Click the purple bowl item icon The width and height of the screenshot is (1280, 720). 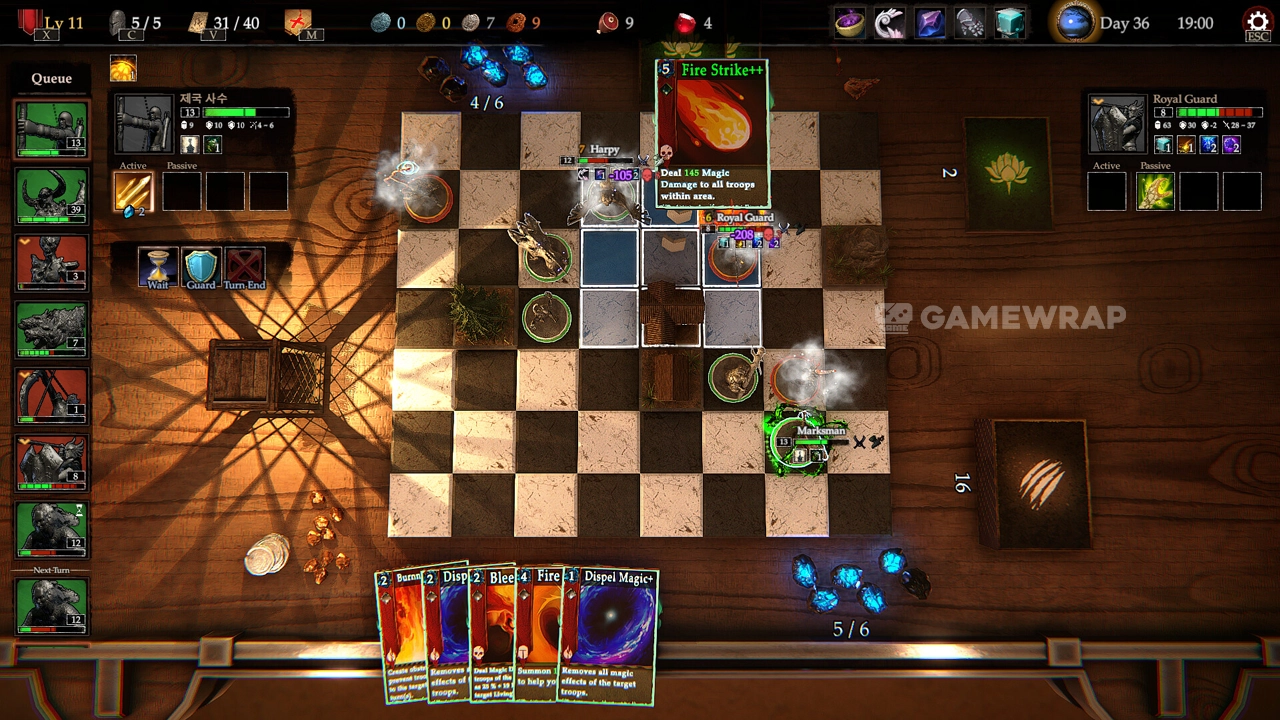850,23
